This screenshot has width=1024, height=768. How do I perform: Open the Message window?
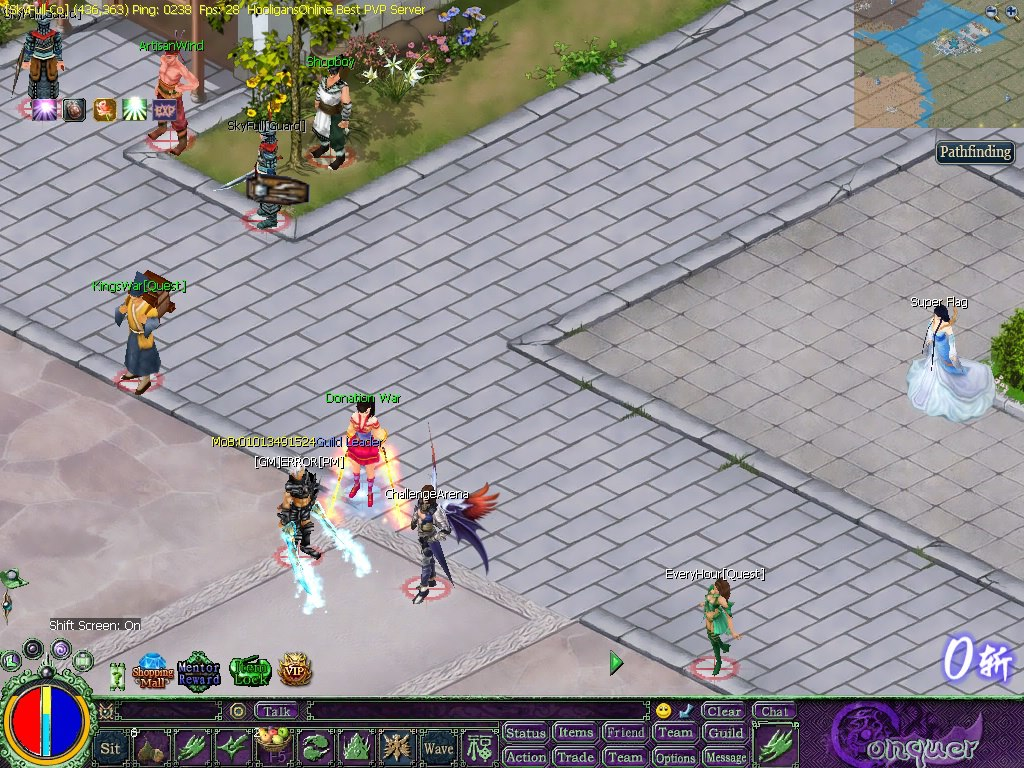(726, 757)
